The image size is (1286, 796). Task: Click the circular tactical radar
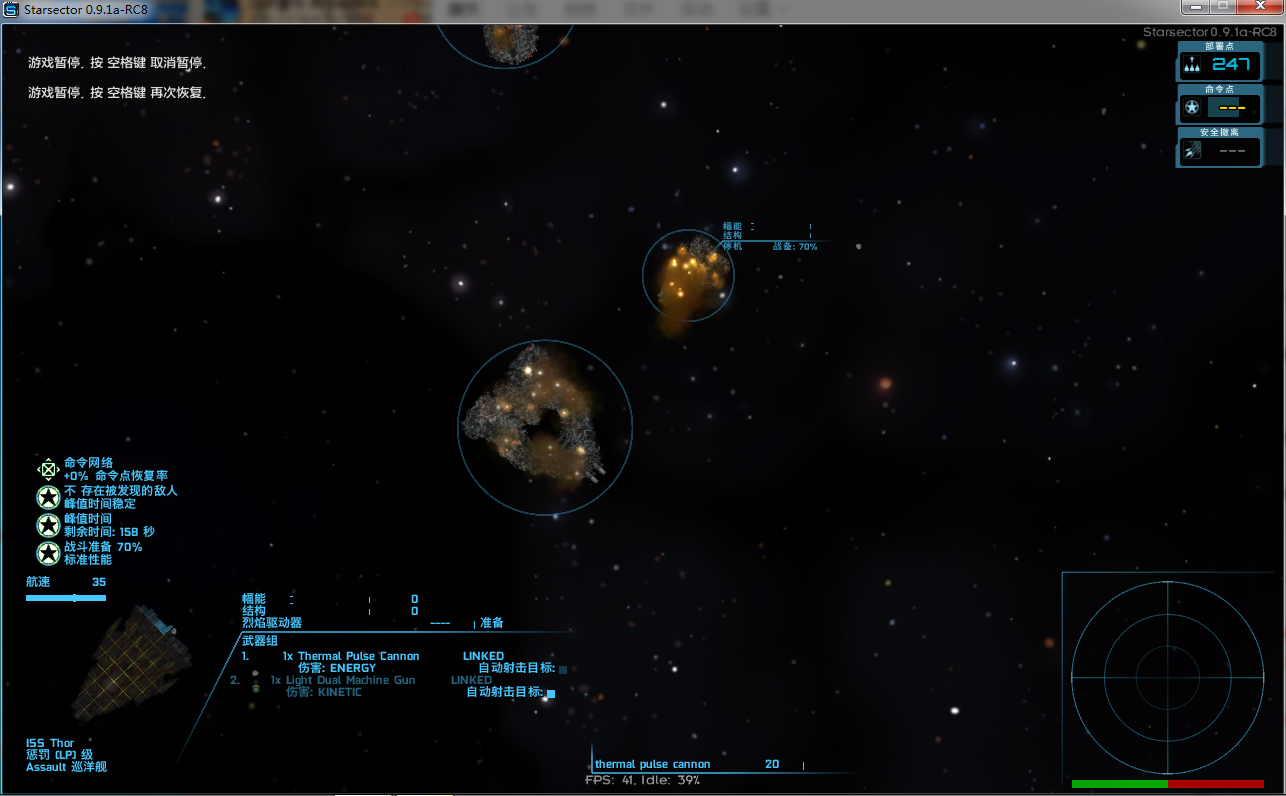point(1166,675)
